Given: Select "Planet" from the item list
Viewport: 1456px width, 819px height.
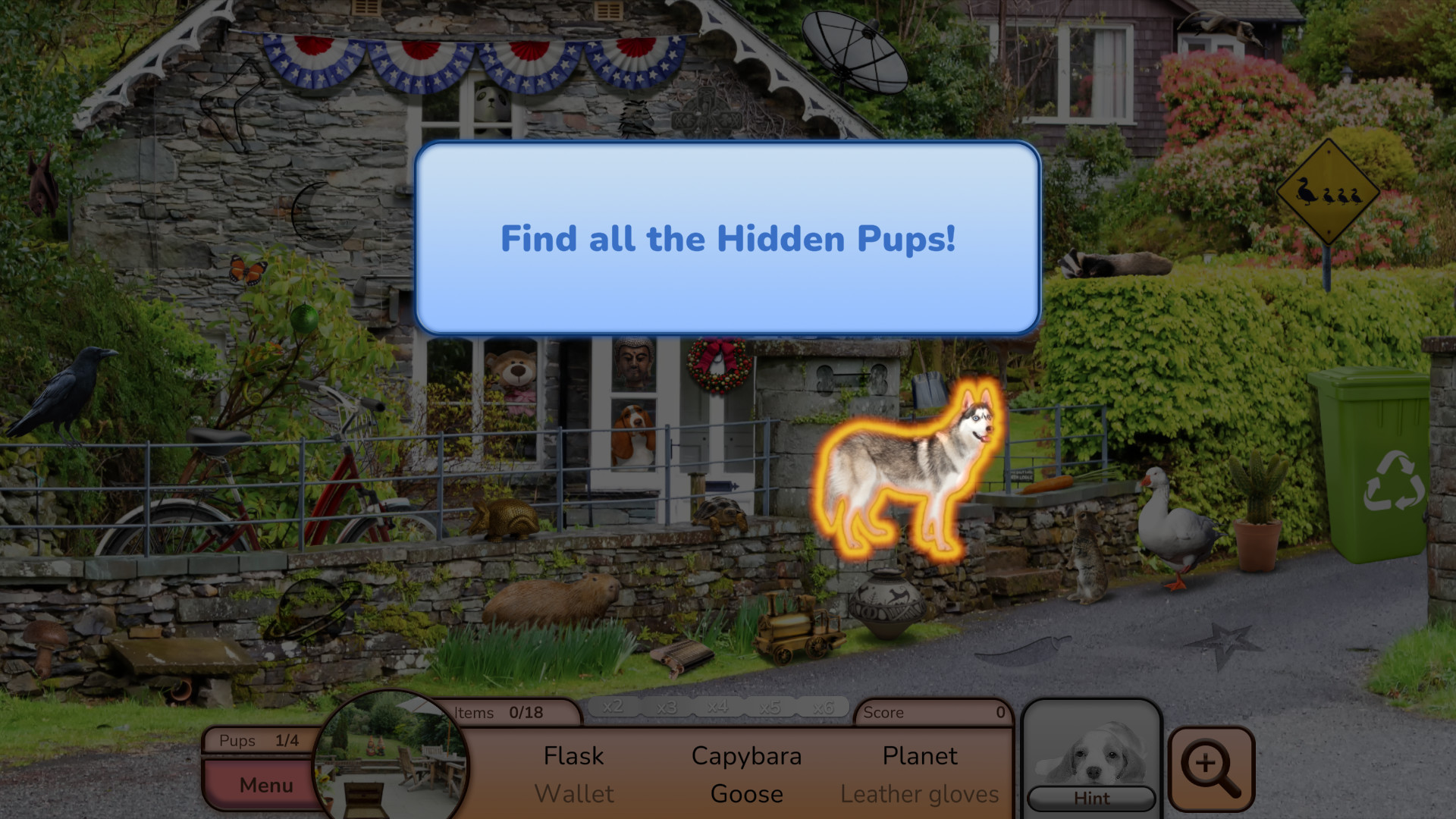Looking at the screenshot, I should pos(919,755).
